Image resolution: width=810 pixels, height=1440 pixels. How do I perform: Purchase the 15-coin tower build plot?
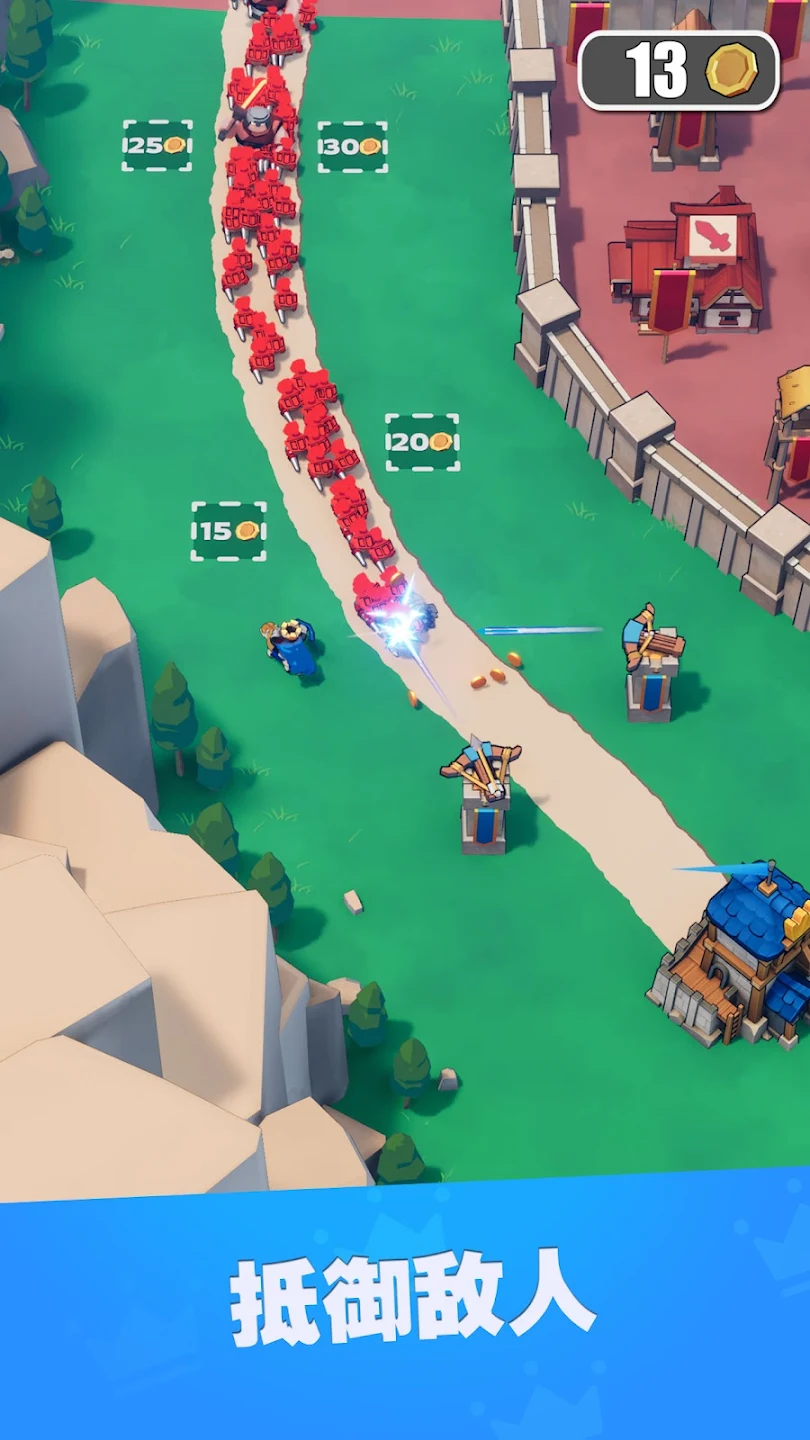click(x=228, y=531)
